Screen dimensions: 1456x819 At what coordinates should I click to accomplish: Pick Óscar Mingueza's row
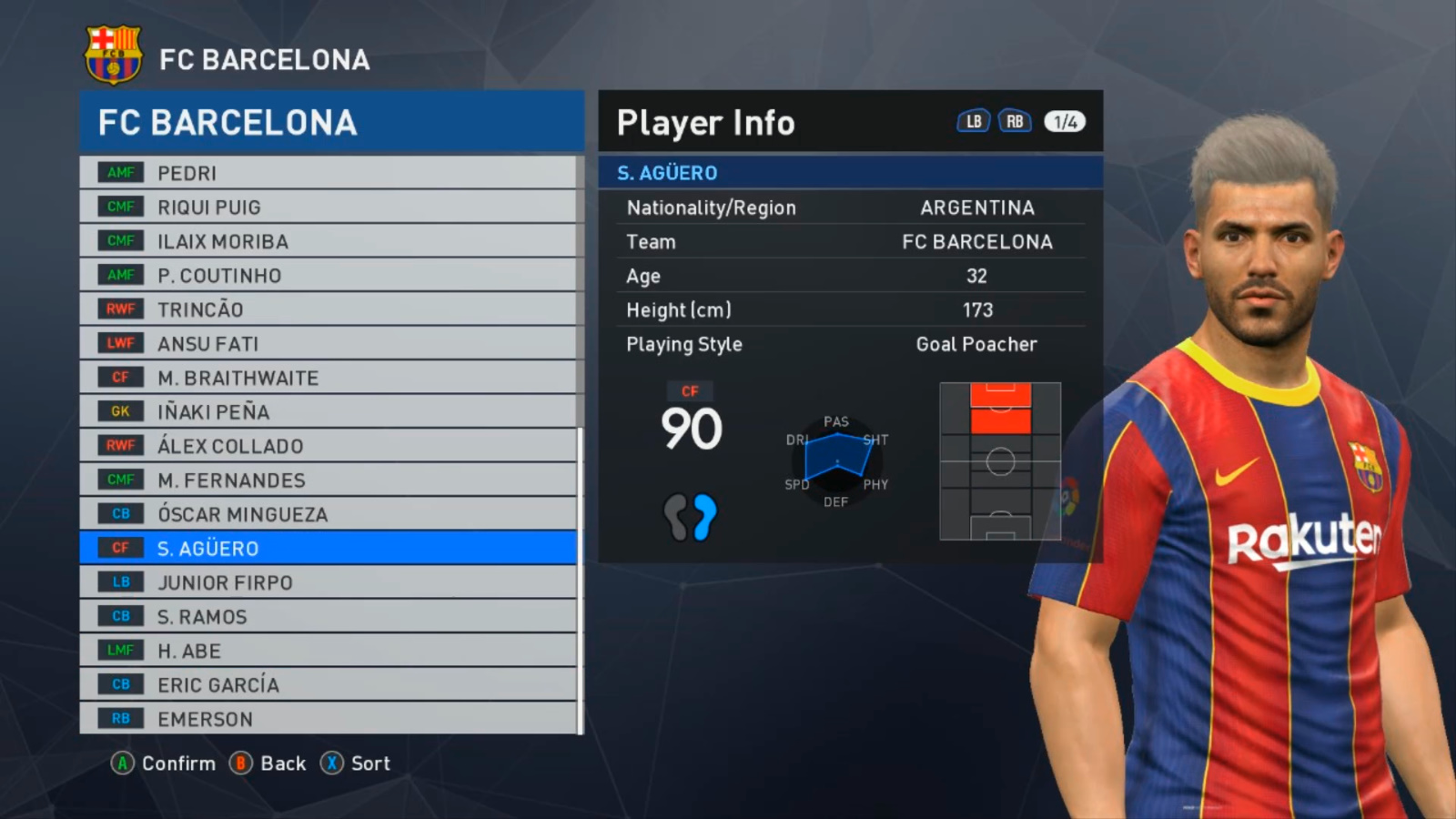328,514
